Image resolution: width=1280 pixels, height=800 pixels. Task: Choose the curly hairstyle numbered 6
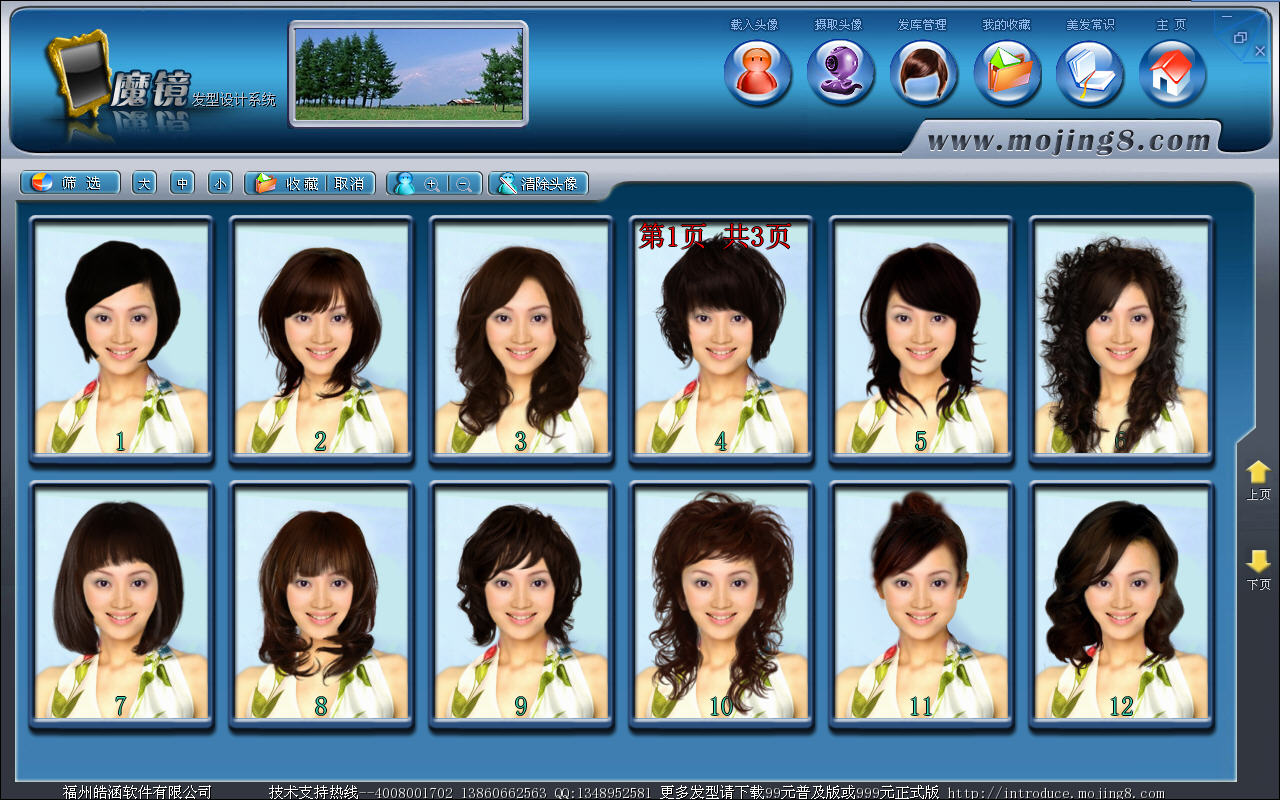pyautogui.click(x=1121, y=338)
